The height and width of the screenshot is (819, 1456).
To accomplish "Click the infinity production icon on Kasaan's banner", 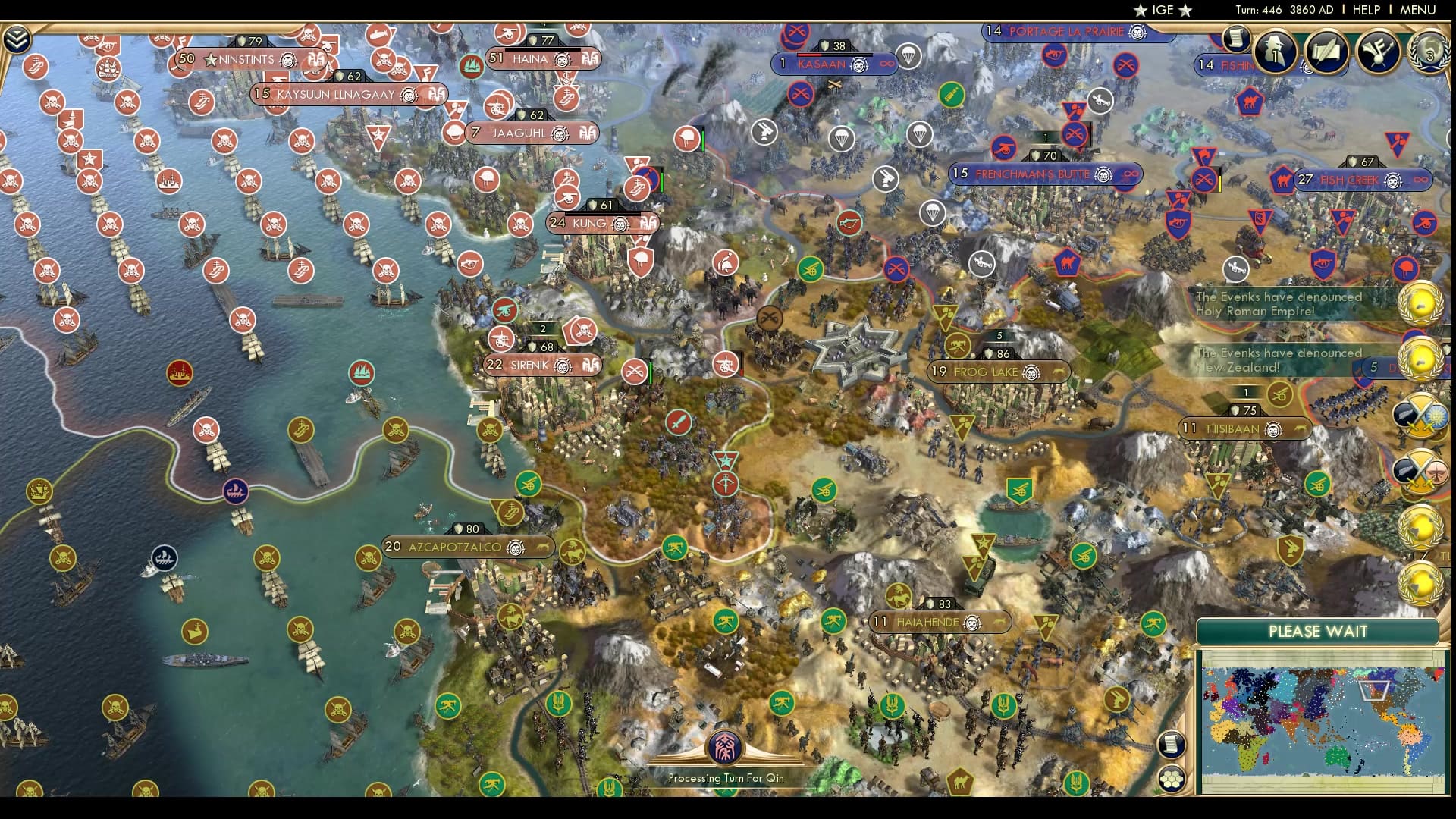I will [886, 64].
